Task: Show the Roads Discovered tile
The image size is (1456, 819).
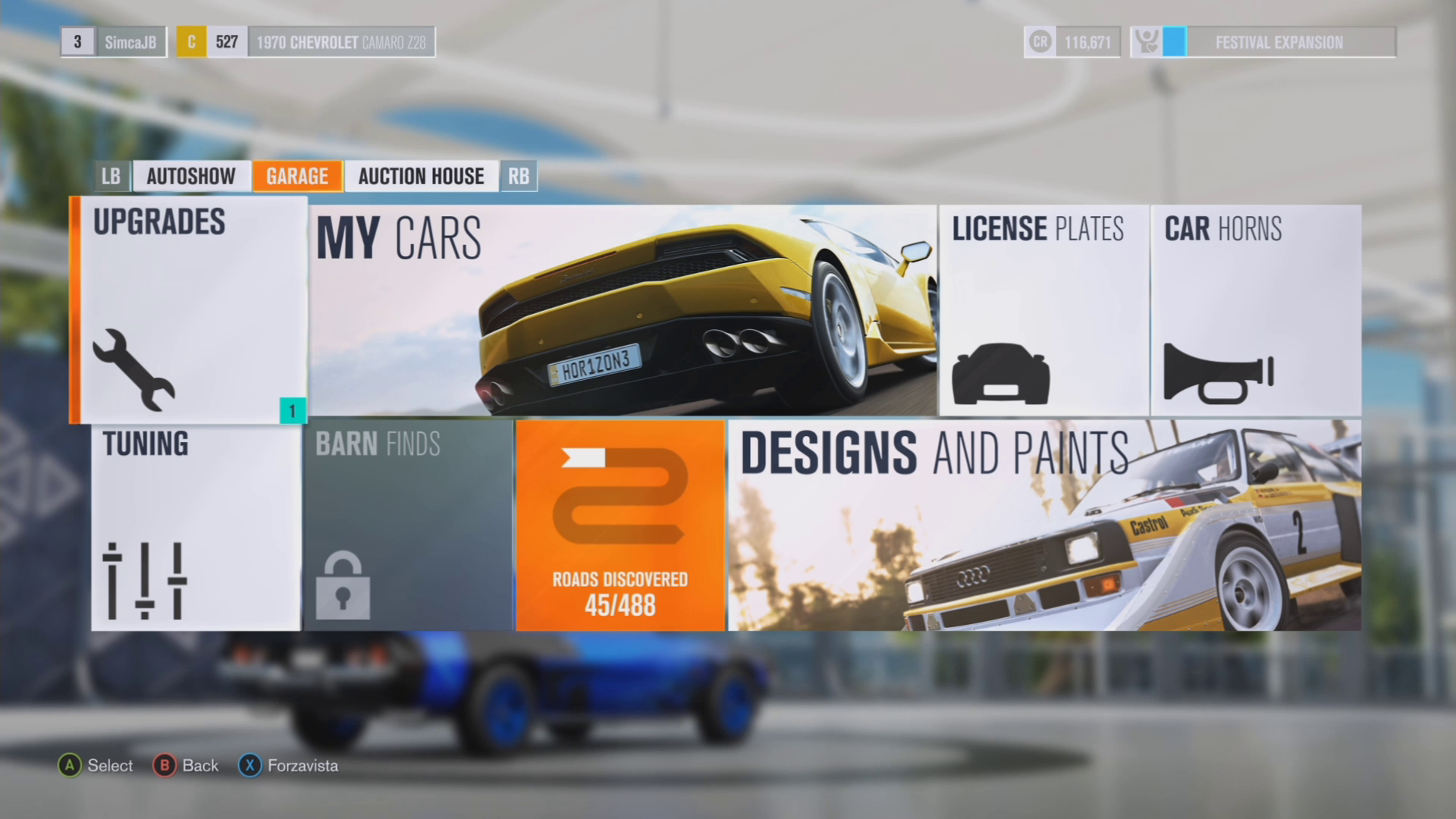Action: pyautogui.click(x=620, y=526)
